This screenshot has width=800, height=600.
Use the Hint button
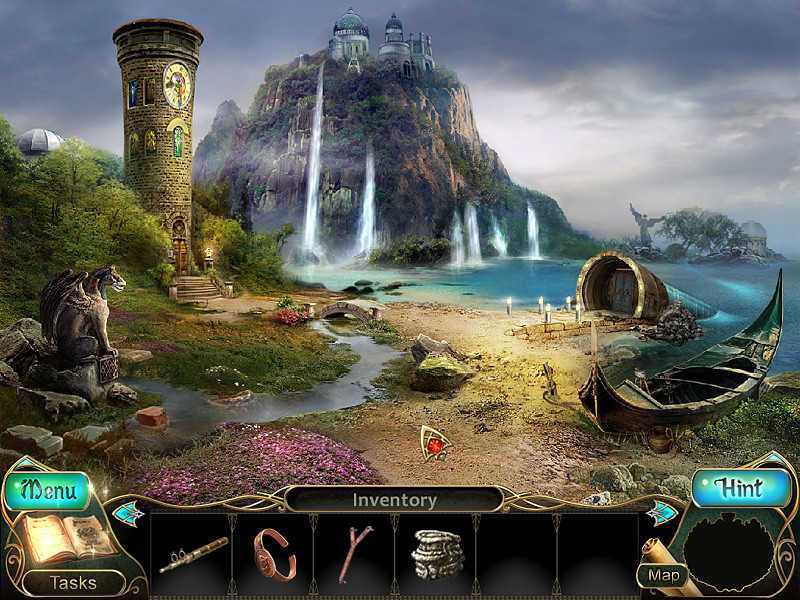click(x=741, y=489)
